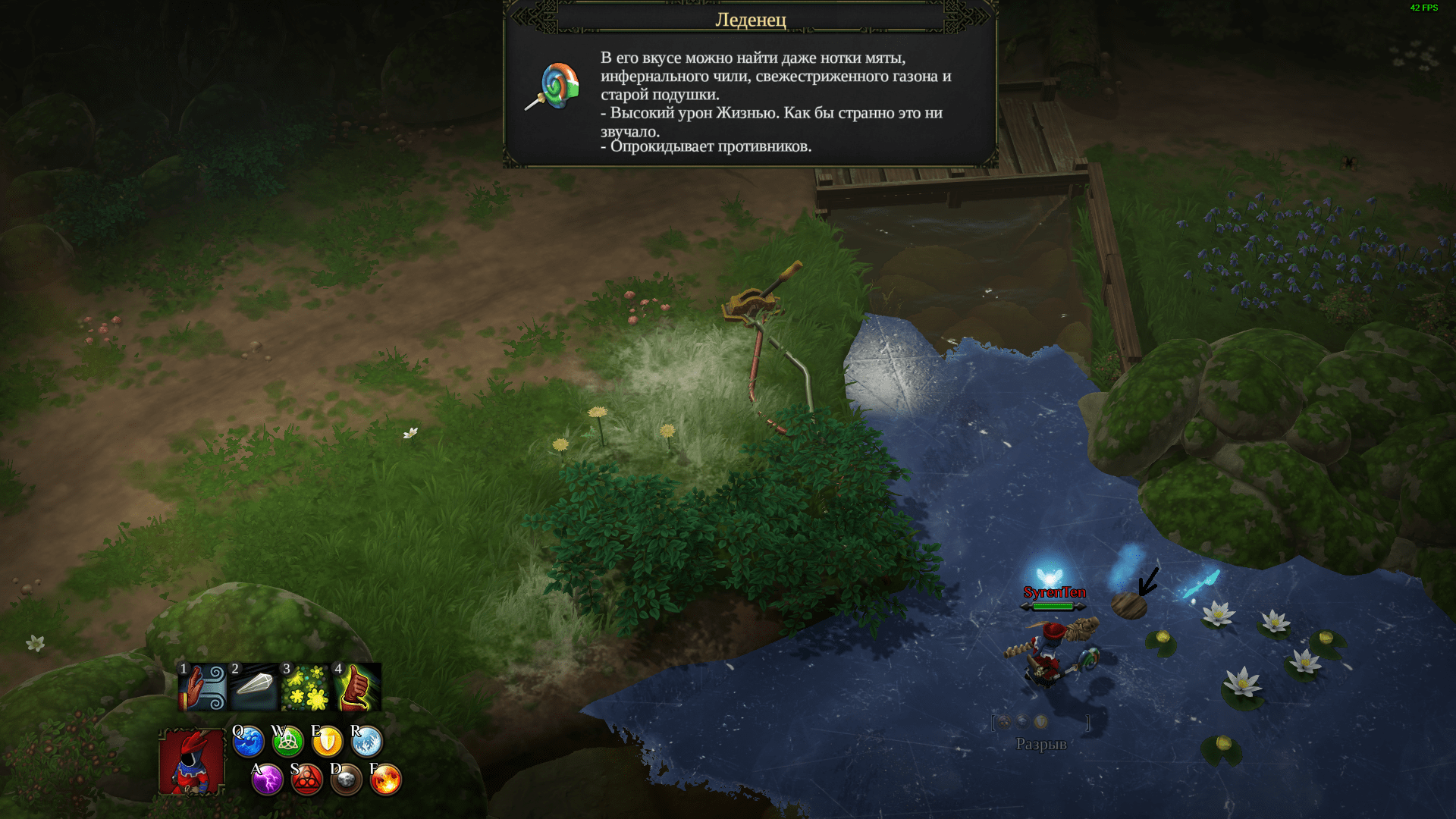Pick the icy Cold element orb
The height and width of the screenshot is (819, 1456).
(366, 742)
